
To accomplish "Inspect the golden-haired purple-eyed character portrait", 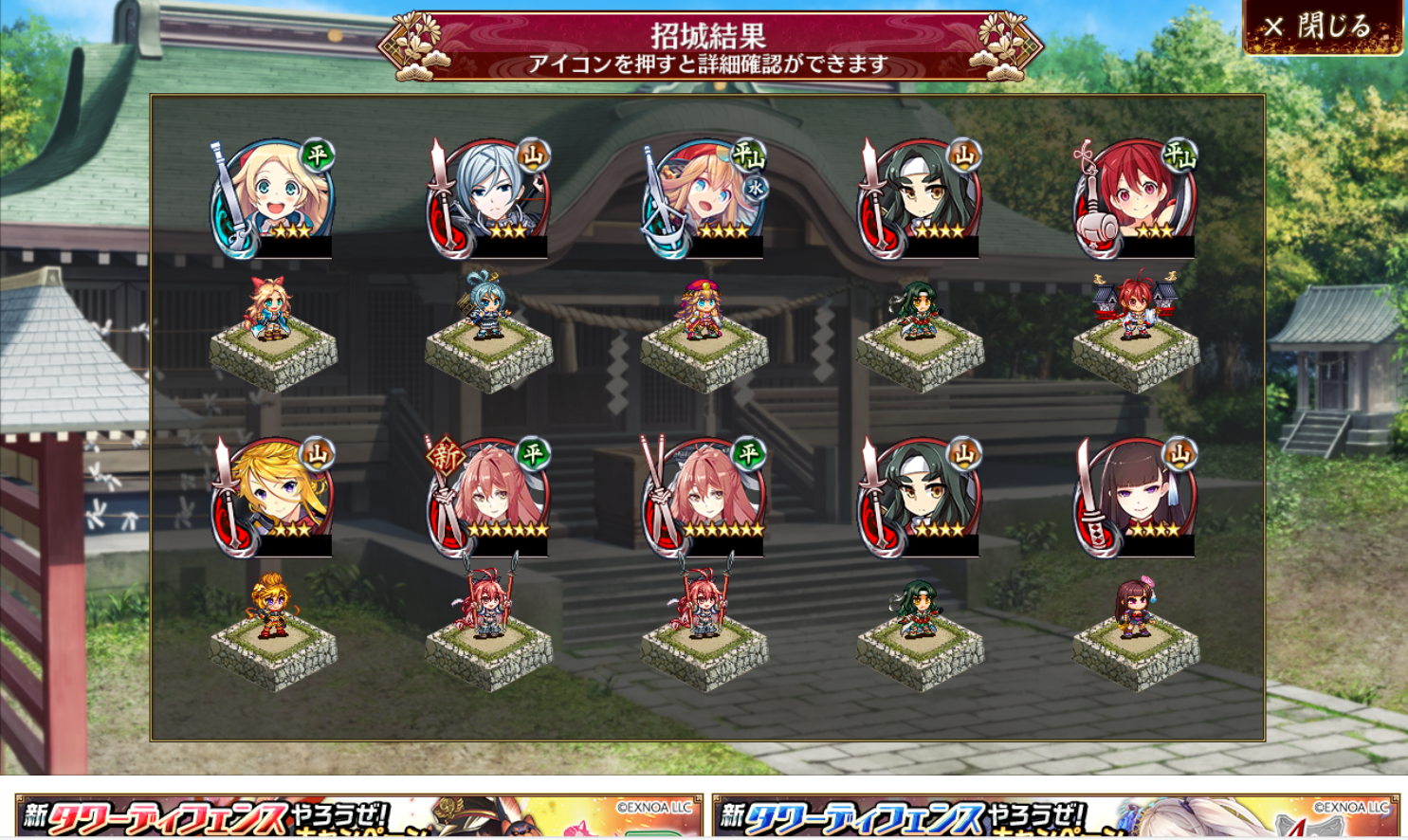I will tap(273, 498).
